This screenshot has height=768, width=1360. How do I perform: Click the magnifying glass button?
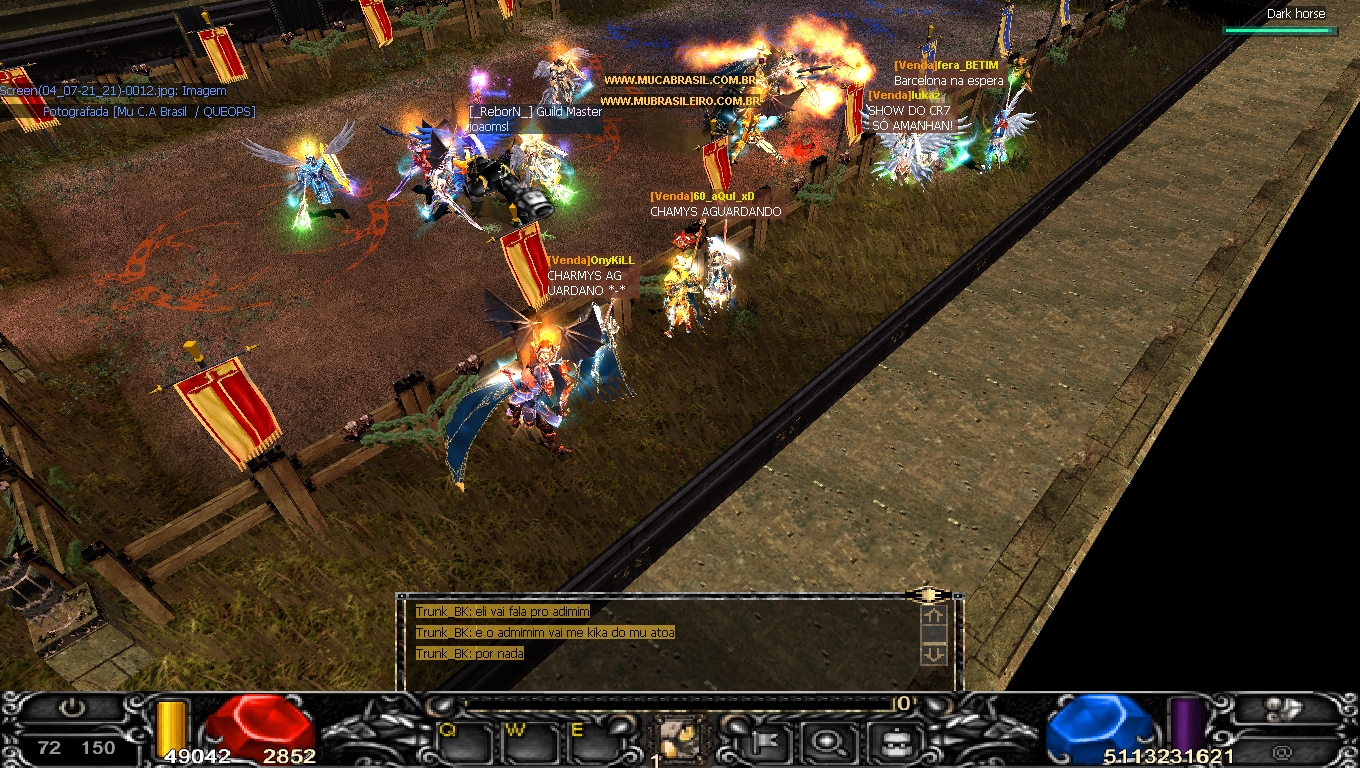point(828,742)
